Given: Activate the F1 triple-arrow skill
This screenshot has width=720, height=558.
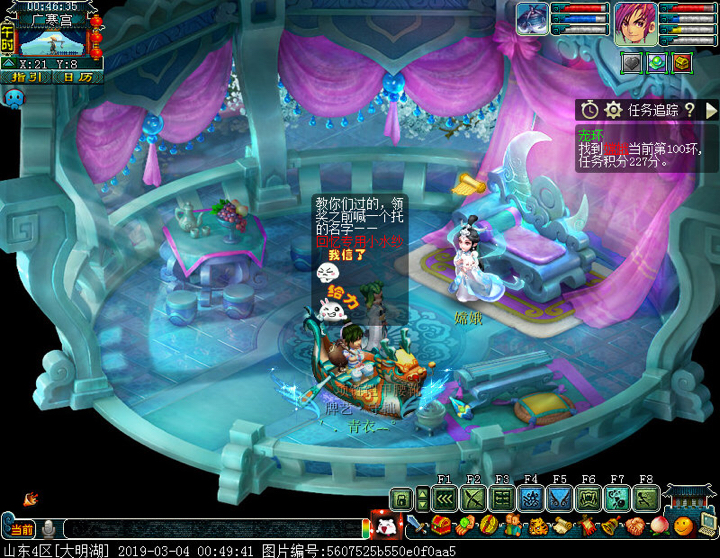Looking at the screenshot, I should (446, 498).
